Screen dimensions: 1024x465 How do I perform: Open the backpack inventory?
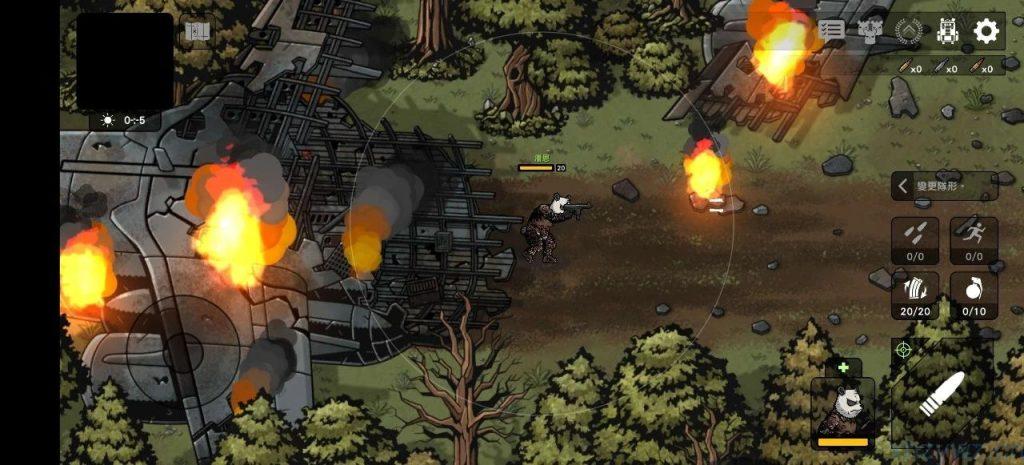pos(947,31)
